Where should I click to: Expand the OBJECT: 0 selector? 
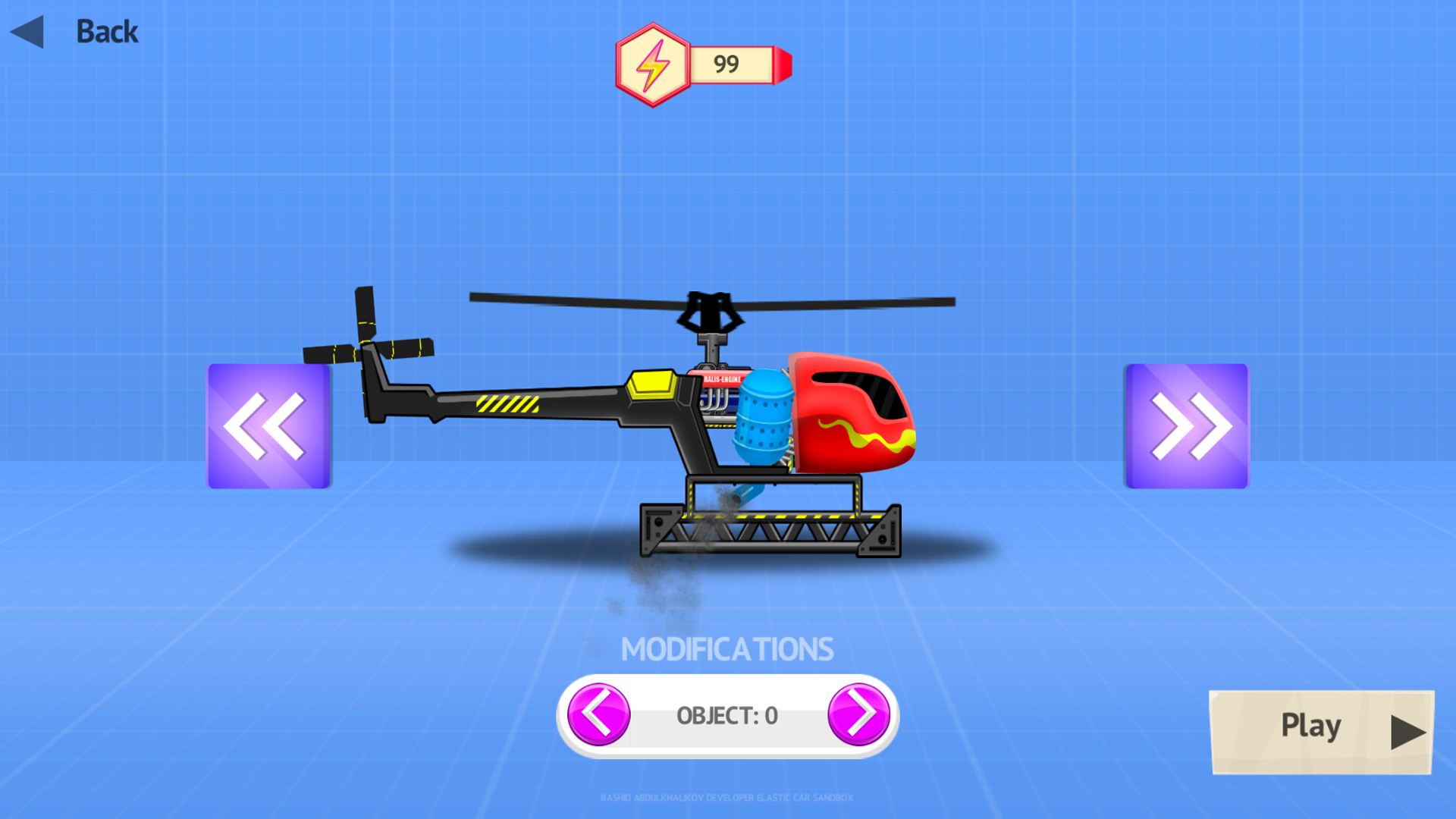pos(726,714)
